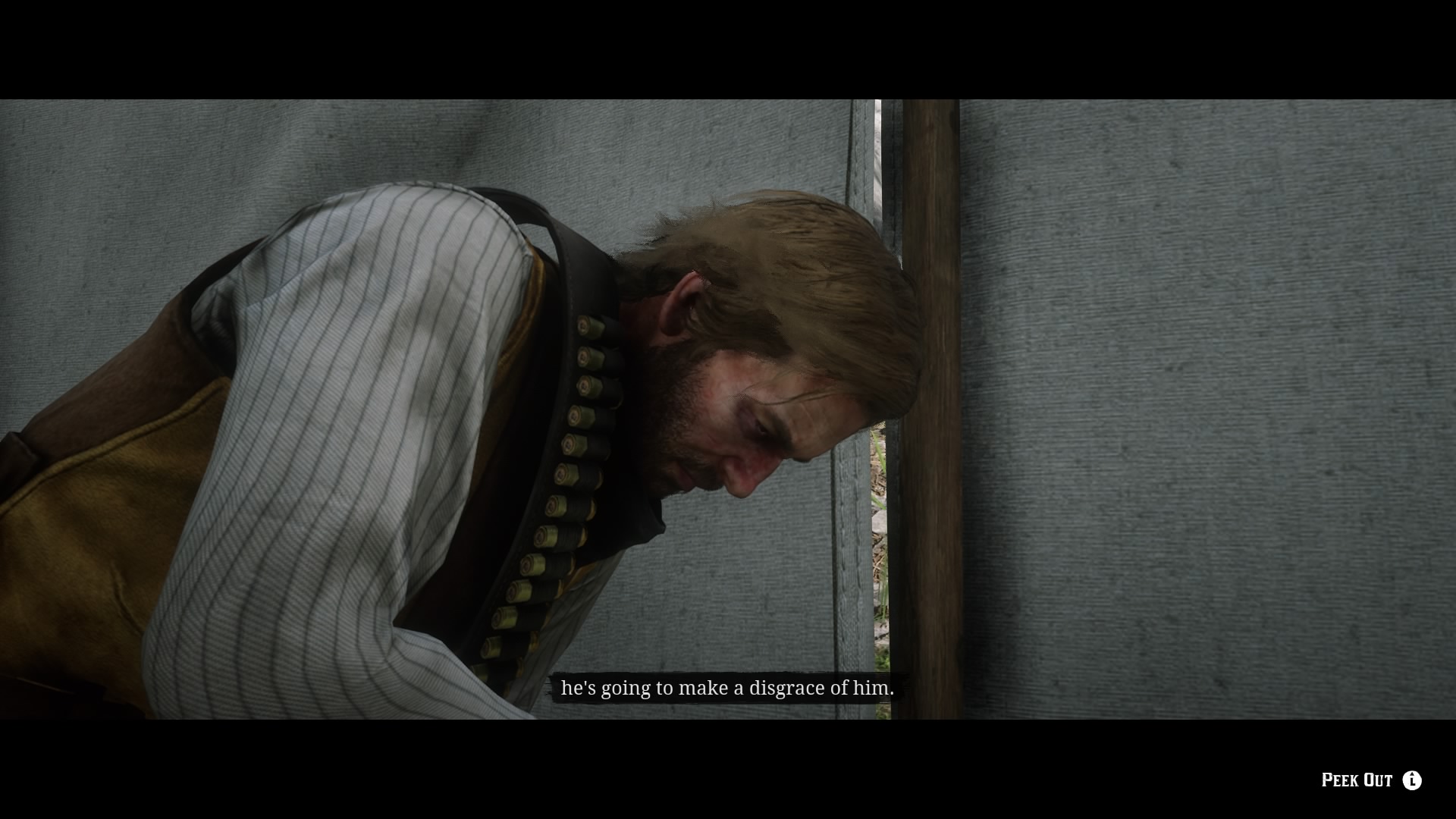
Task: Select the control hint in bottom-right corner
Action: click(1376, 780)
